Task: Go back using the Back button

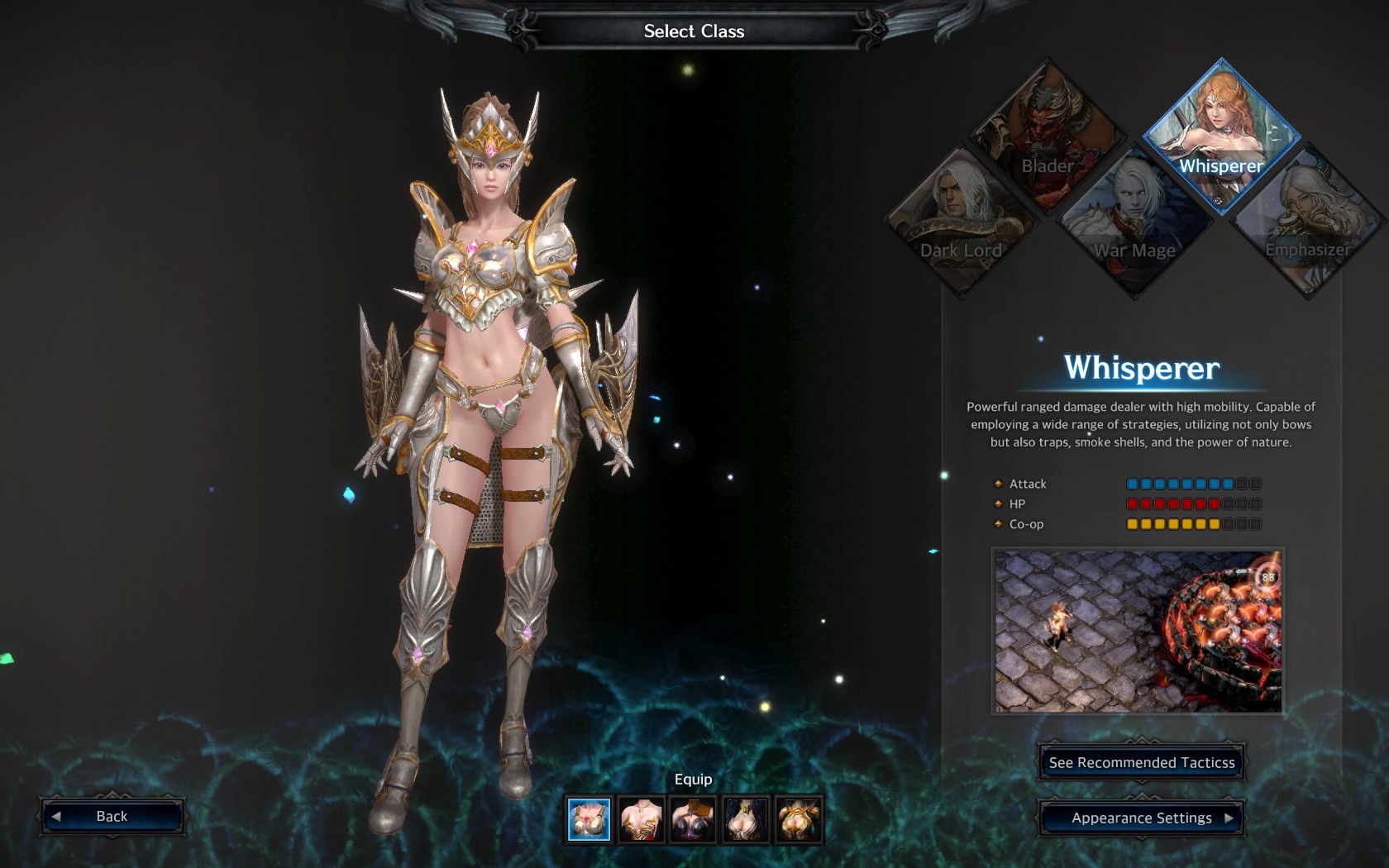Action: coord(112,817)
